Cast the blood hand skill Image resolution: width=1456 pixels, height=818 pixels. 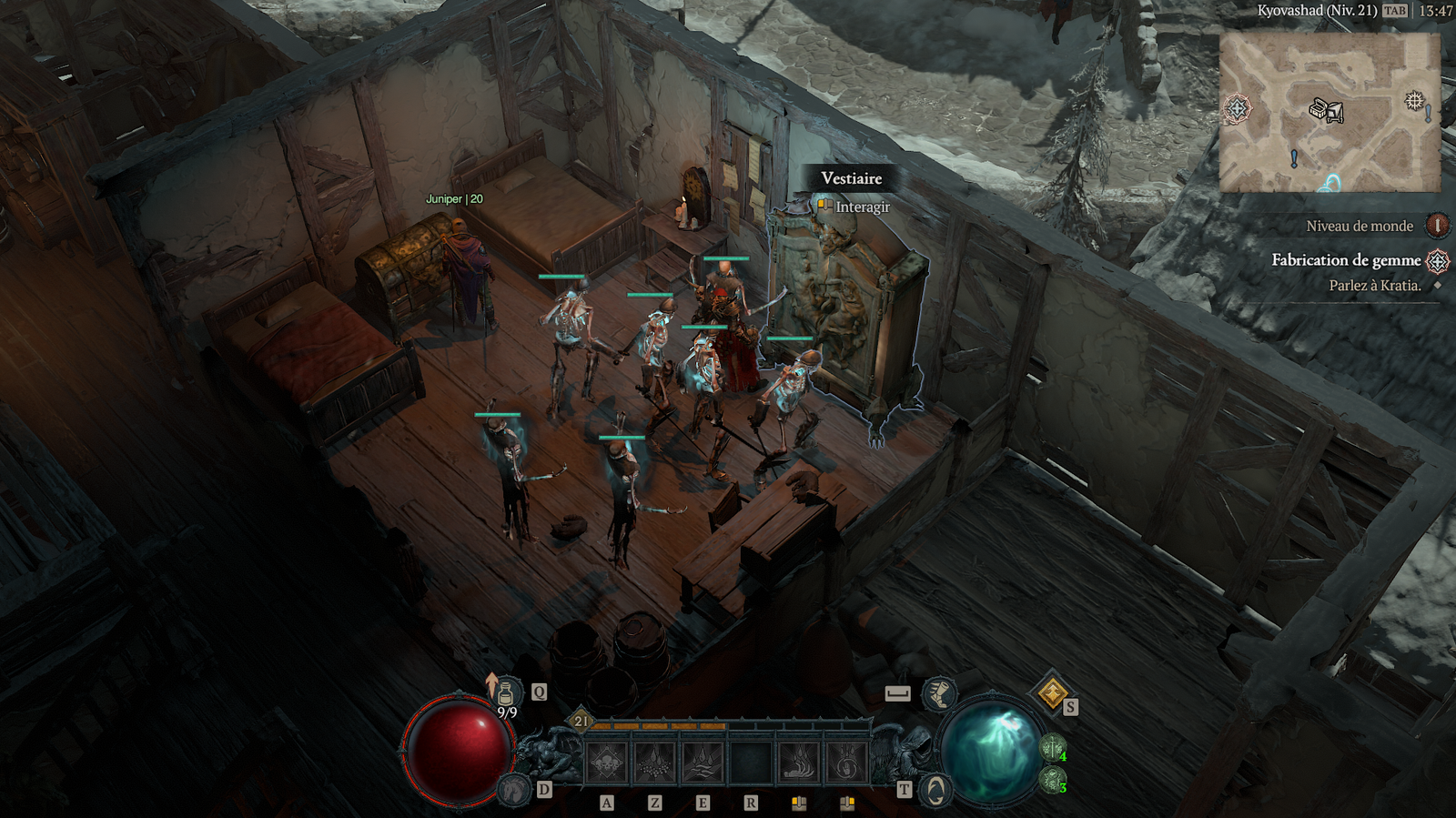click(x=798, y=762)
